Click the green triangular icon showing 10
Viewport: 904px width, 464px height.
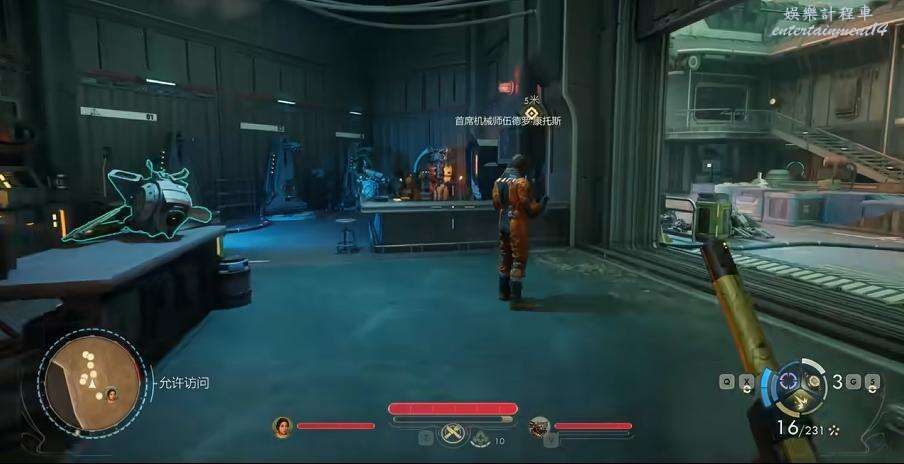(480, 437)
